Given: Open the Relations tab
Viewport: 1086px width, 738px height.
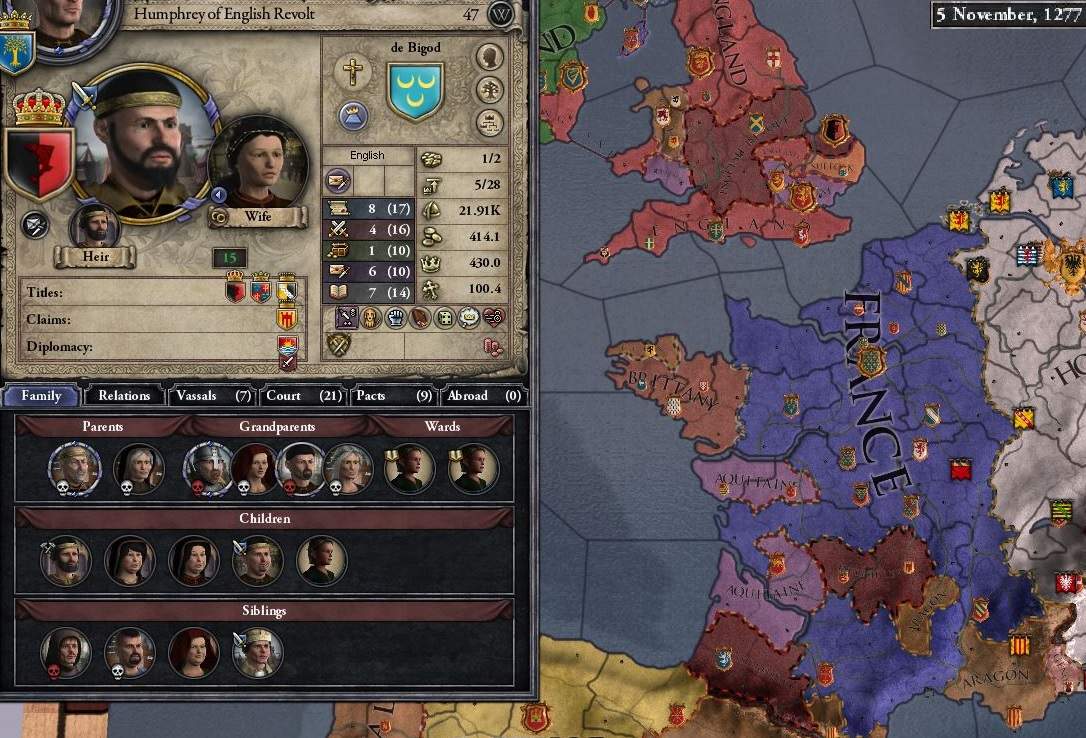Looking at the screenshot, I should coord(124,395).
